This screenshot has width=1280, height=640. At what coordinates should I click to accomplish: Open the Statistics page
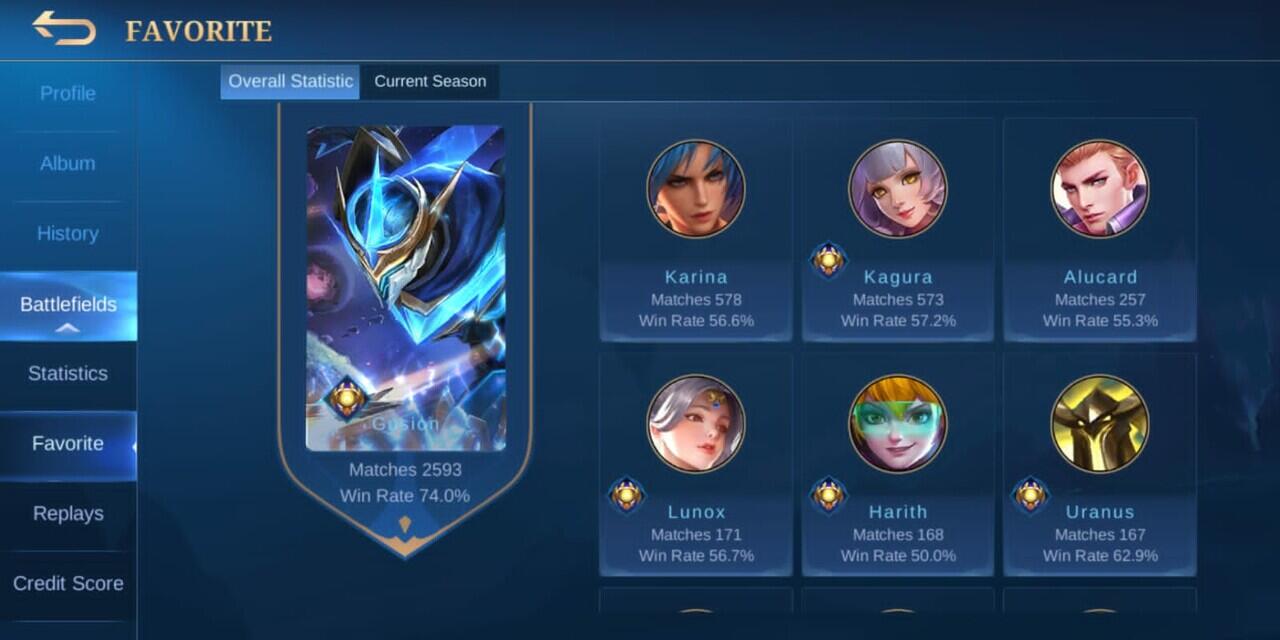(68, 374)
